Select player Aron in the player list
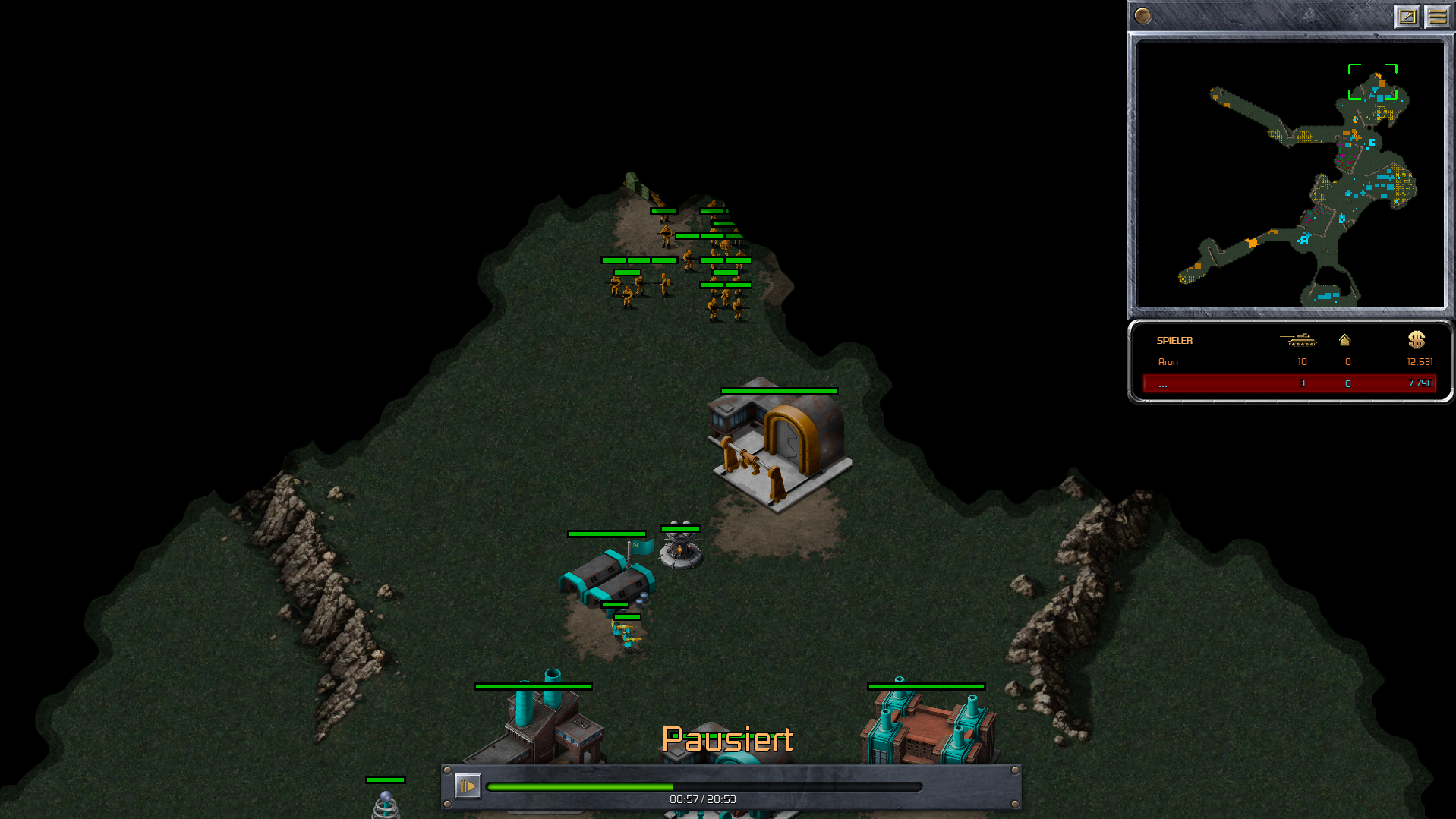Viewport: 1456px width, 819px height. [1168, 362]
